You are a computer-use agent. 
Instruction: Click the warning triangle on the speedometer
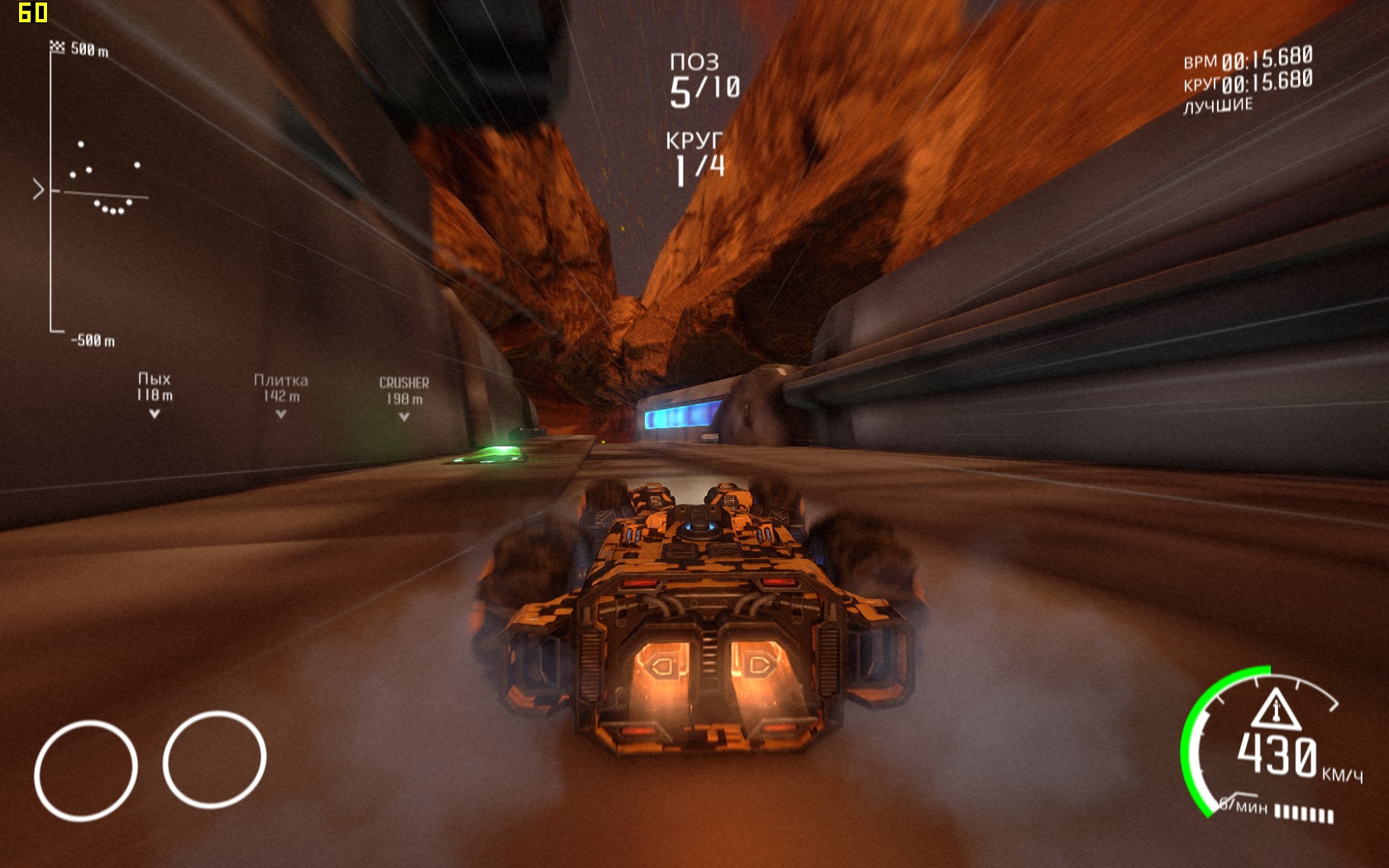(x=1276, y=709)
